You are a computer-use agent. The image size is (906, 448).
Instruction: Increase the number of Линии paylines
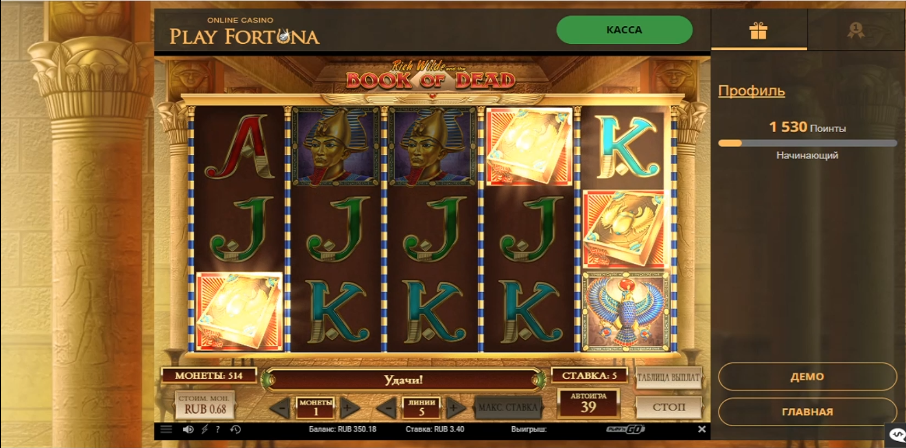(455, 408)
